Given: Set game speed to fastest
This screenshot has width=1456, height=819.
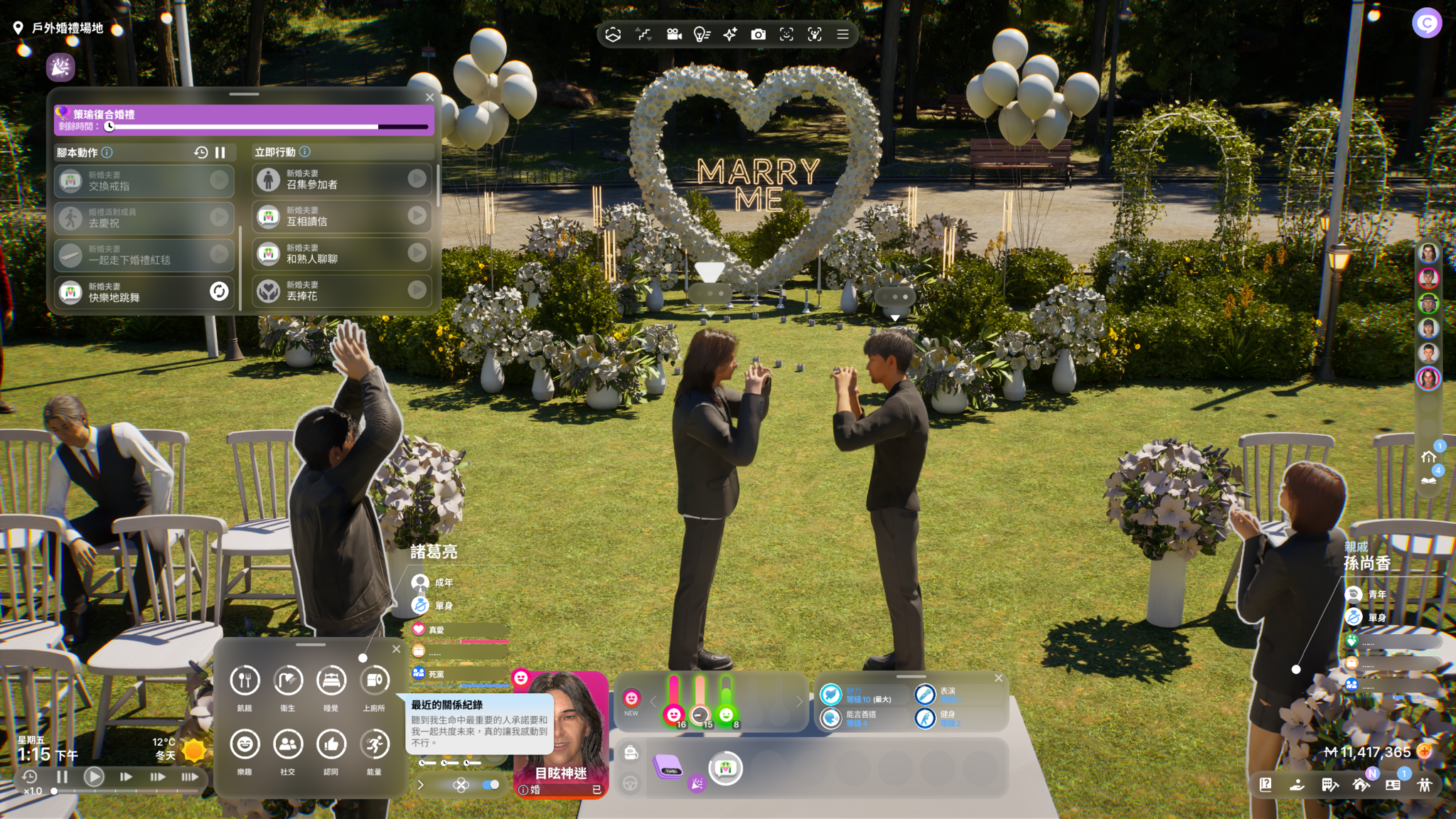Looking at the screenshot, I should tap(189, 777).
